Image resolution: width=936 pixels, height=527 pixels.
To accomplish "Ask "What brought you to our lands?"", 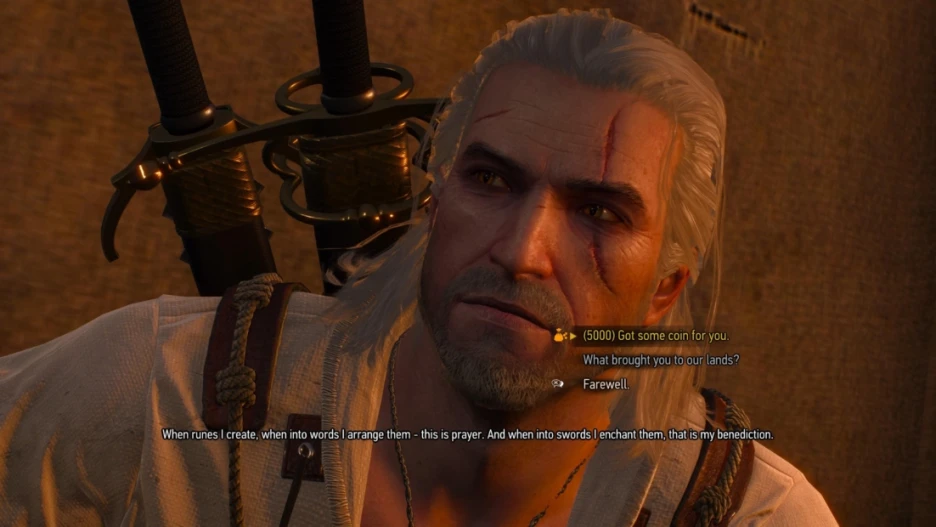I will [661, 360].
